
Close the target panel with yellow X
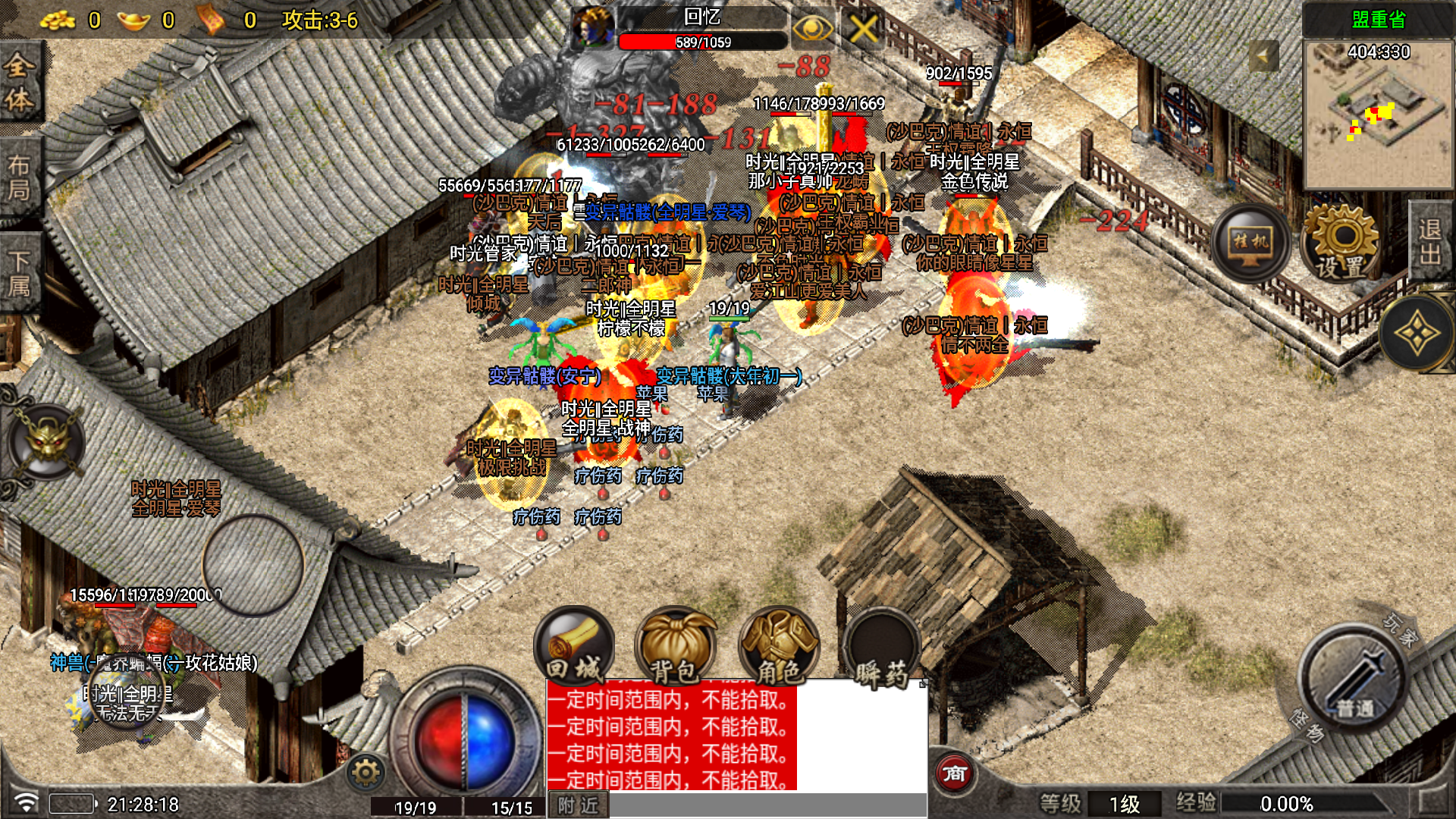click(862, 30)
